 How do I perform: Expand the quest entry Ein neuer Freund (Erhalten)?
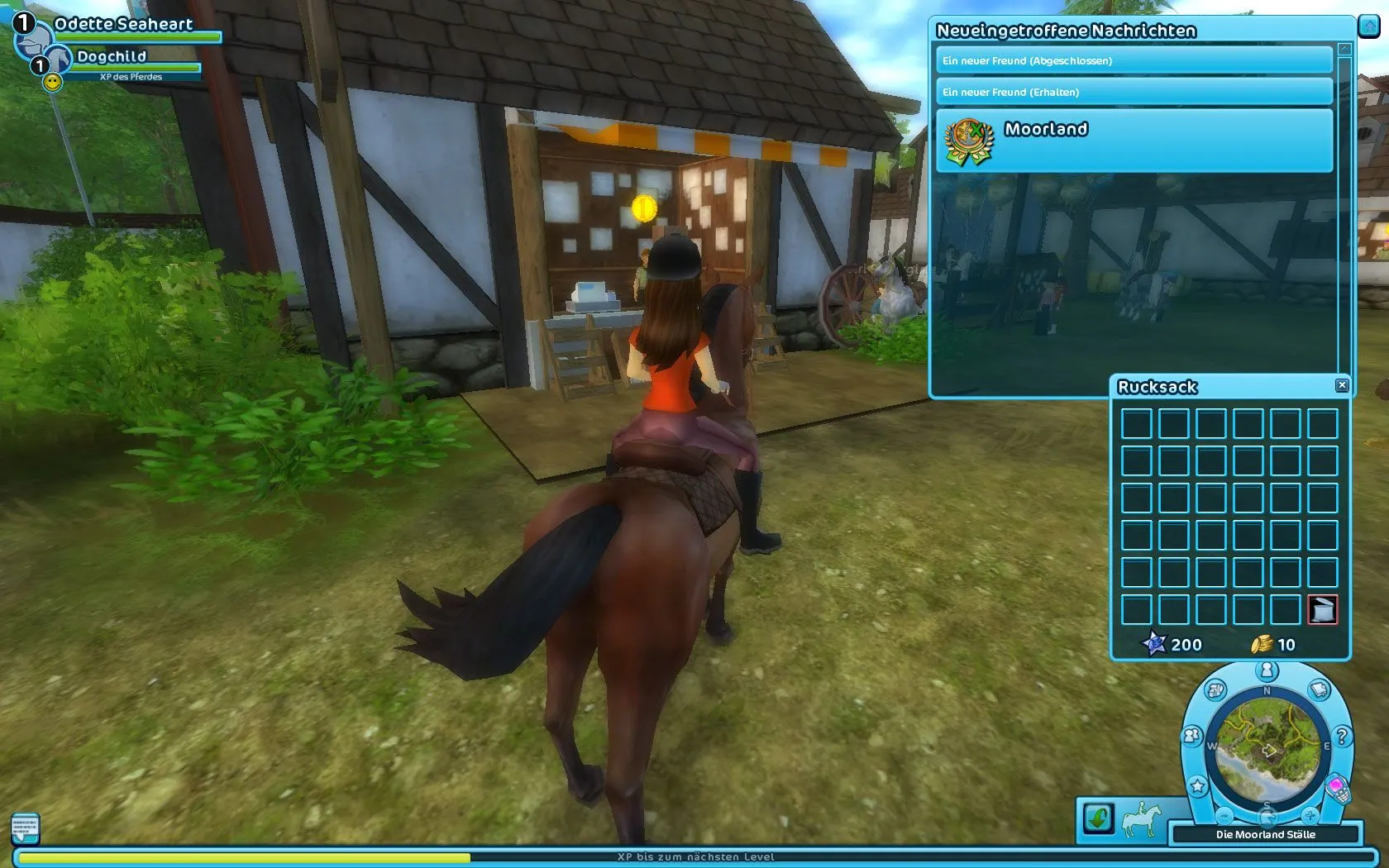click(1133, 93)
